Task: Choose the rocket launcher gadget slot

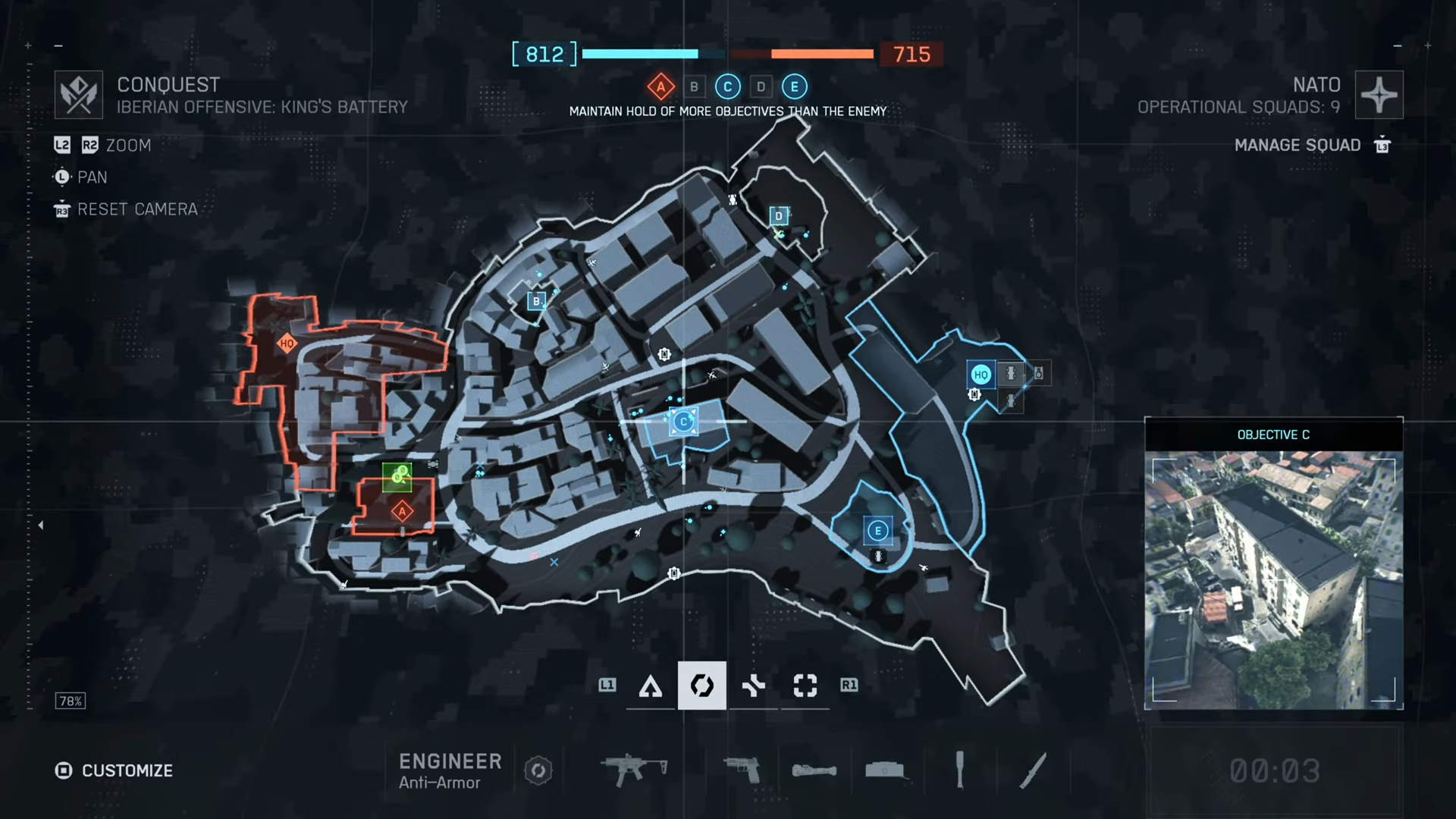Action: [x=814, y=770]
